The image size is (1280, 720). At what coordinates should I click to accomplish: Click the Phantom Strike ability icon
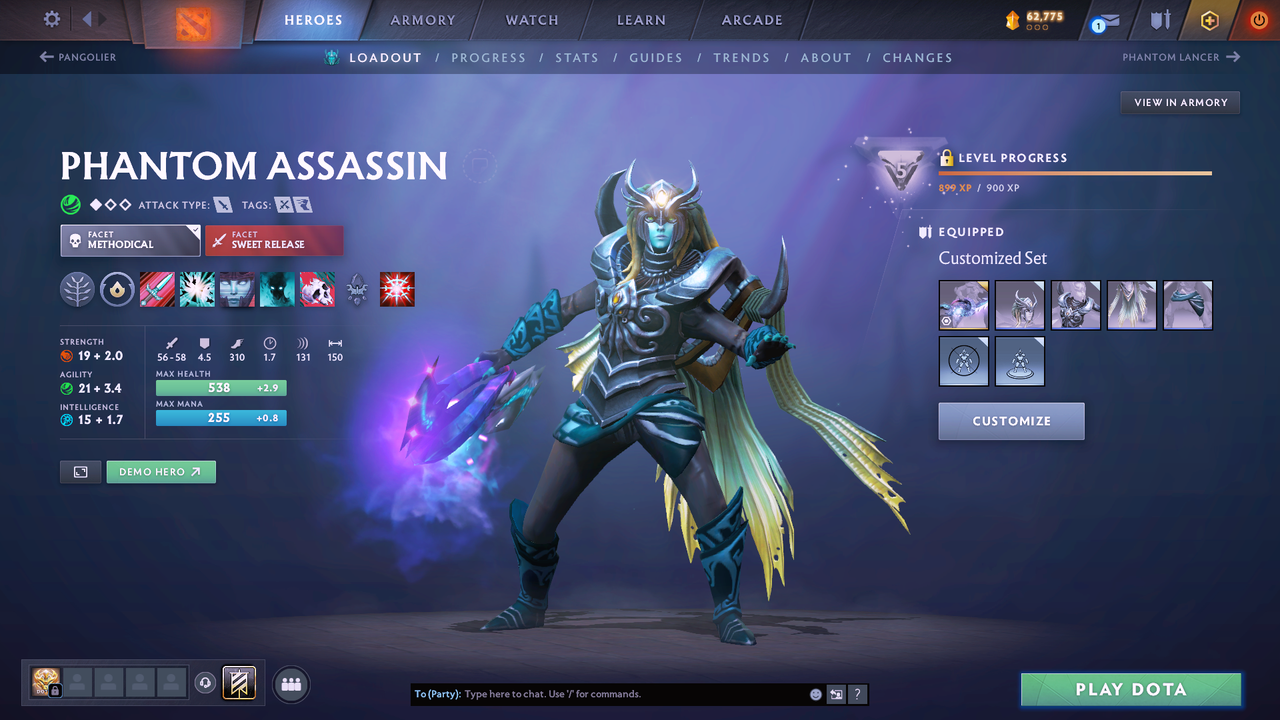pyautogui.click(x=197, y=289)
